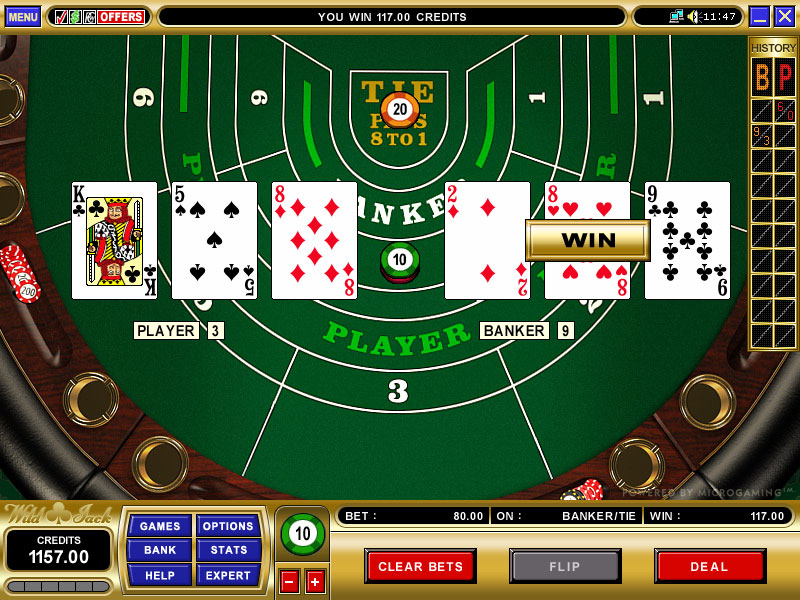This screenshot has width=800, height=600.
Task: Minimize the game window
Action: [759, 16]
